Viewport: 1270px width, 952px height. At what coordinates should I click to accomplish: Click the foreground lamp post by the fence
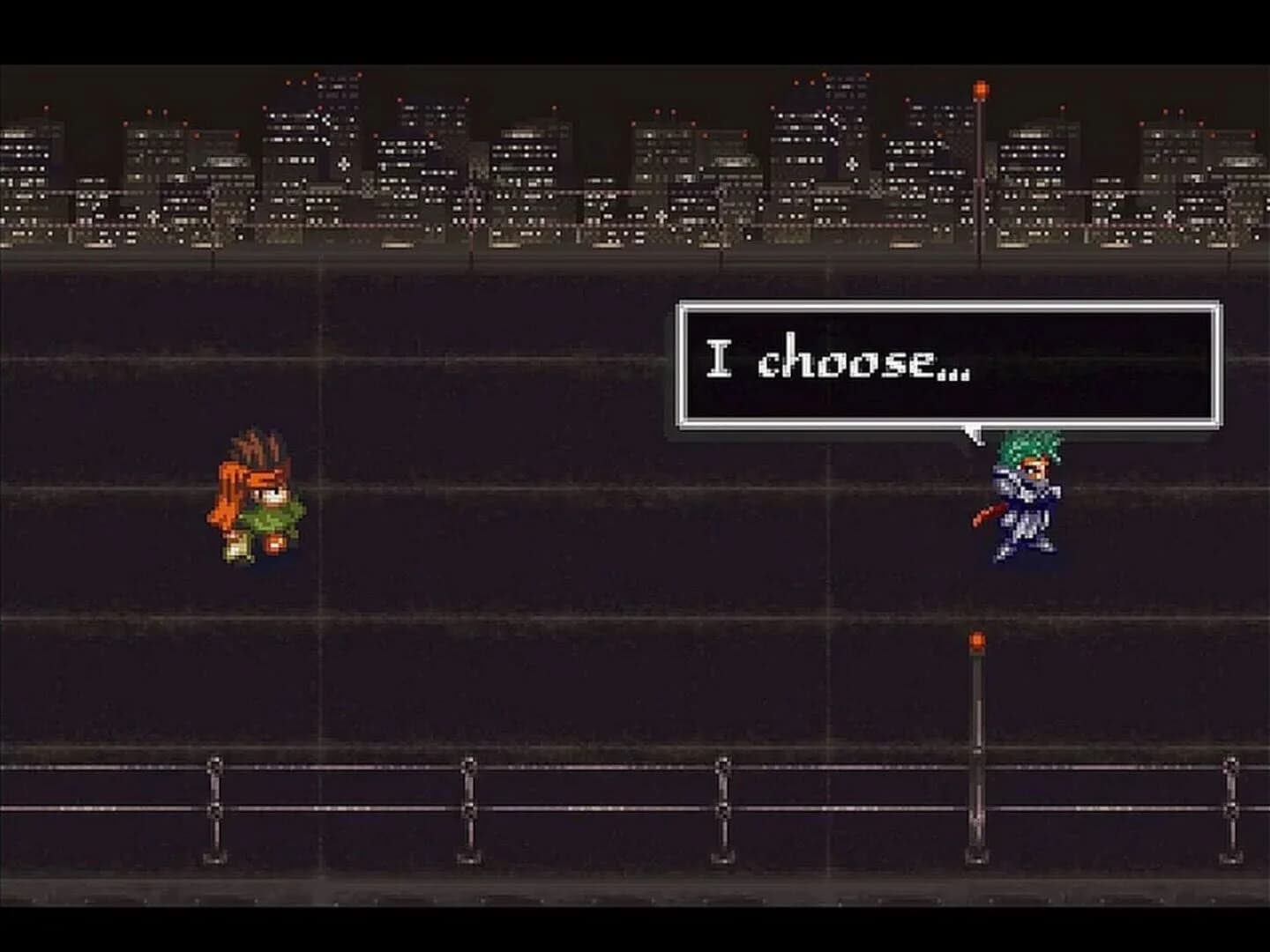[977, 749]
